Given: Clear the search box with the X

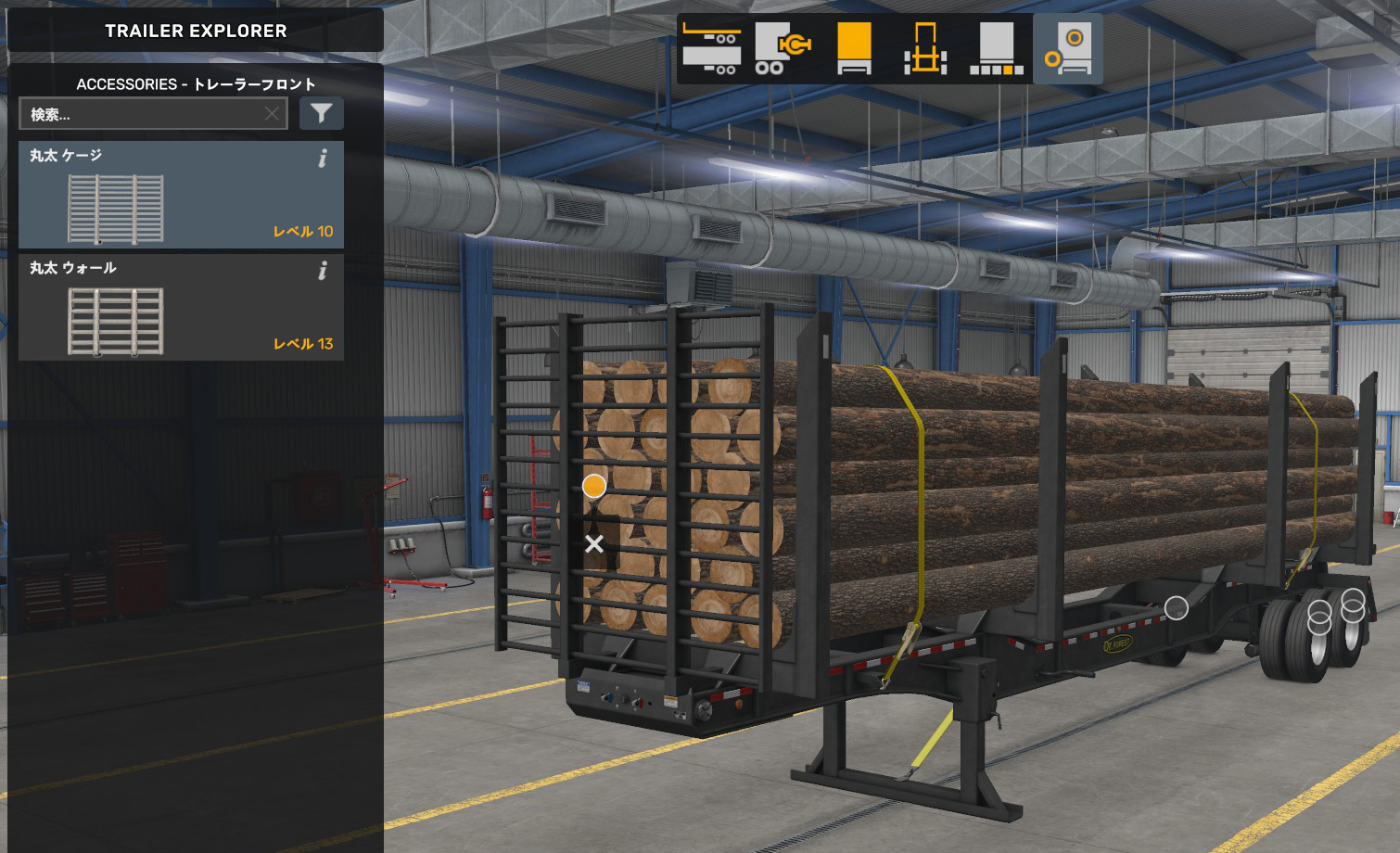Looking at the screenshot, I should point(272,114).
